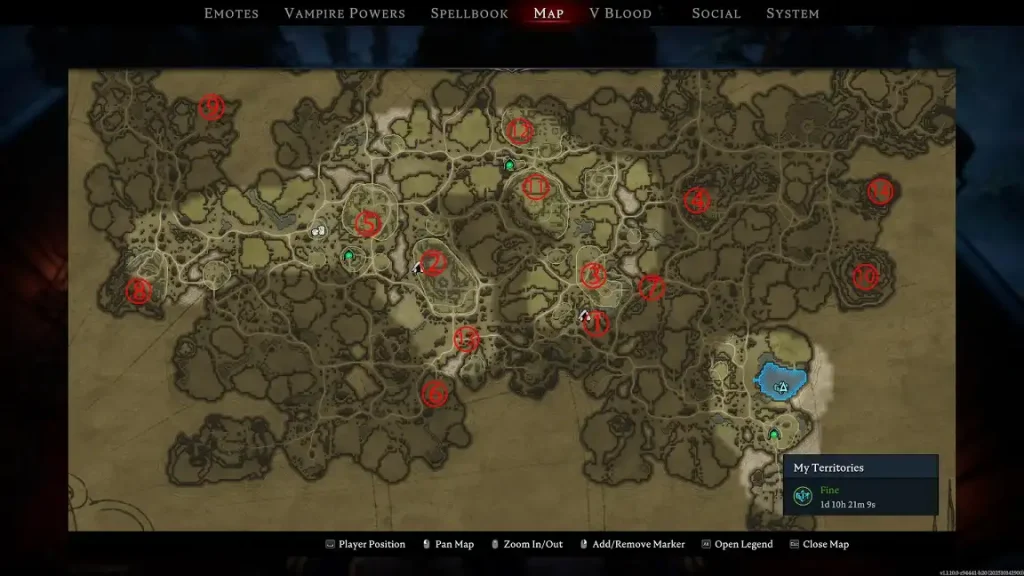Screen dimensions: 1024x576
Task: Open the Social tab
Action: pyautogui.click(x=716, y=13)
